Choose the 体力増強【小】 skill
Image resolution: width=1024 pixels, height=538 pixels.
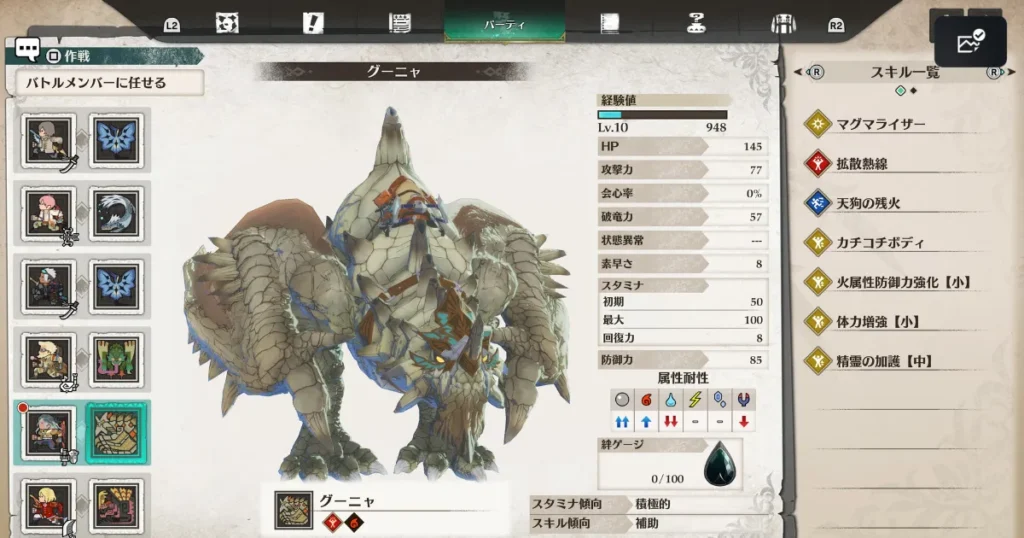pos(878,322)
